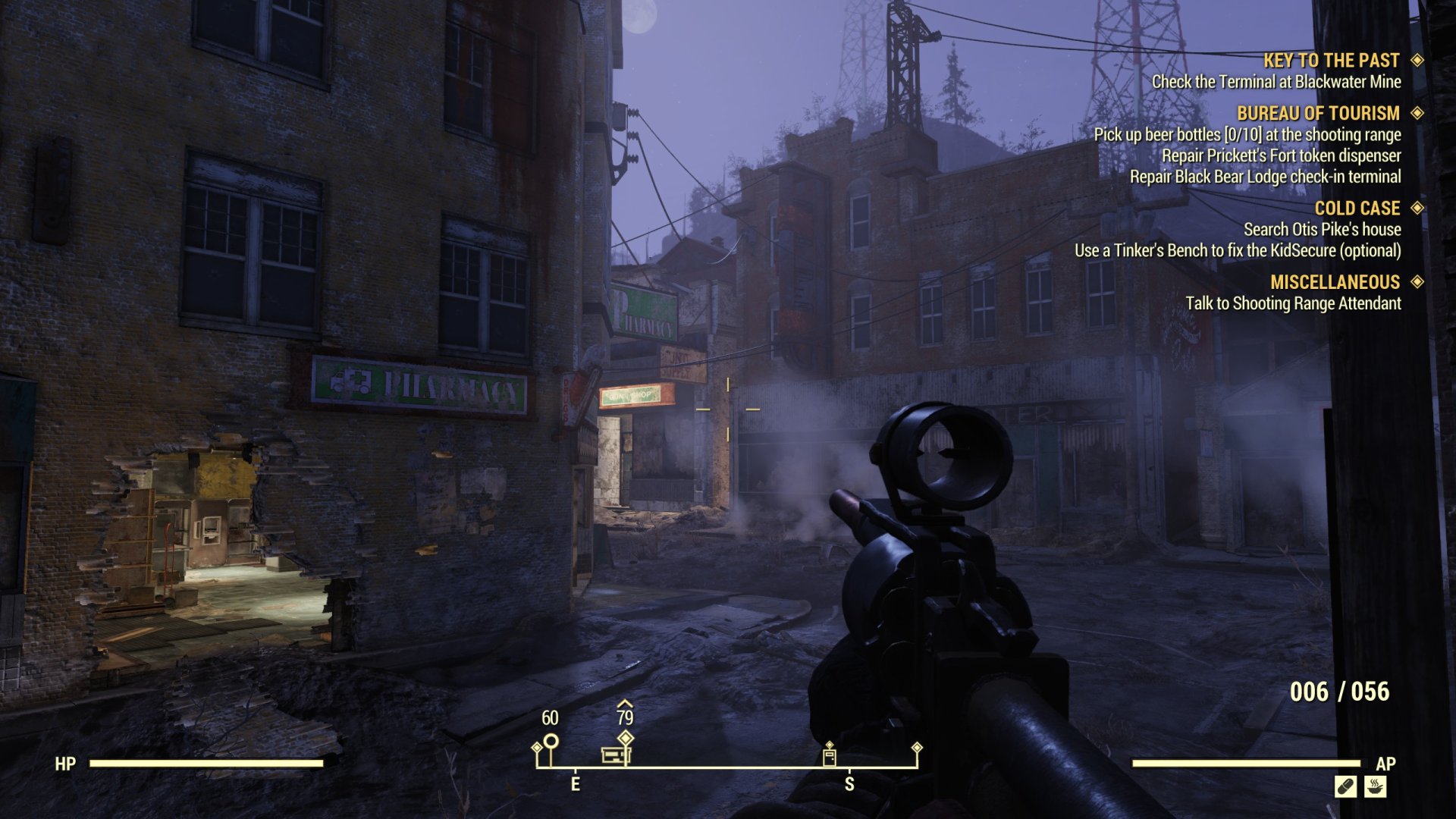Select the circle marker labeled 60 on compass
Viewport: 1456px width, 819px height.
click(551, 741)
